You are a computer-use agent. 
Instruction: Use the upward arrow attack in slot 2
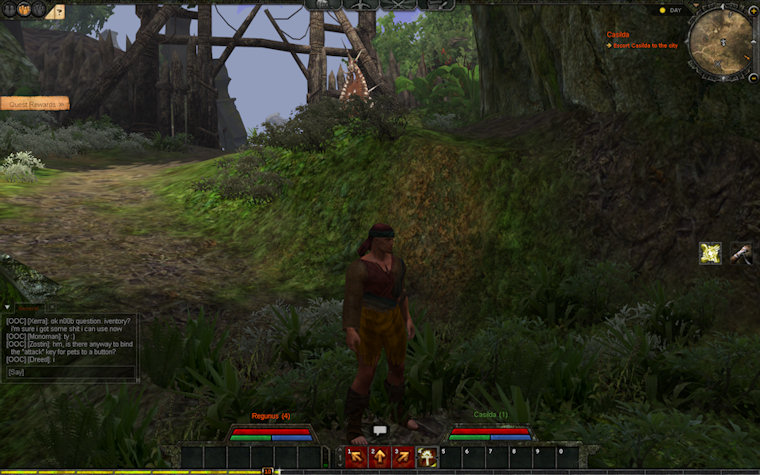tap(379, 457)
